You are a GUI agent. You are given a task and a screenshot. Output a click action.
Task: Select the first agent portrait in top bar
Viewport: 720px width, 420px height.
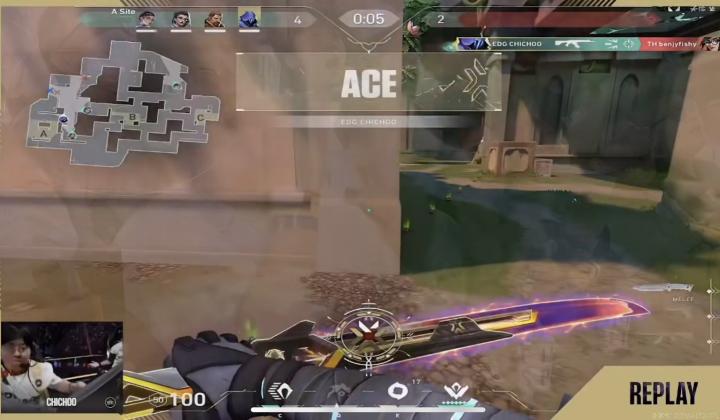[146, 19]
